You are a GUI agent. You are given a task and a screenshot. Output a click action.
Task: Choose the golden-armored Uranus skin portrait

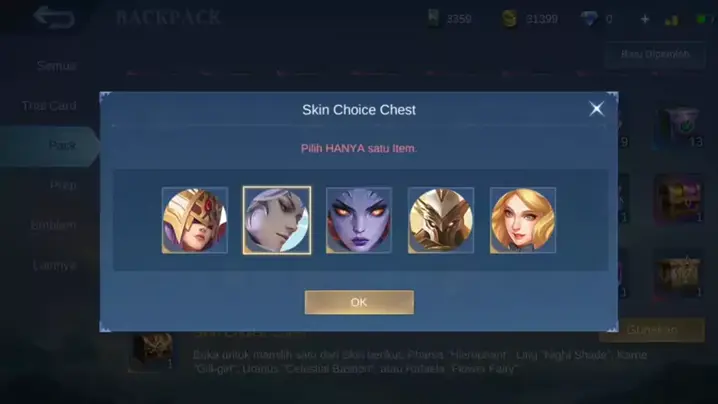(441, 220)
